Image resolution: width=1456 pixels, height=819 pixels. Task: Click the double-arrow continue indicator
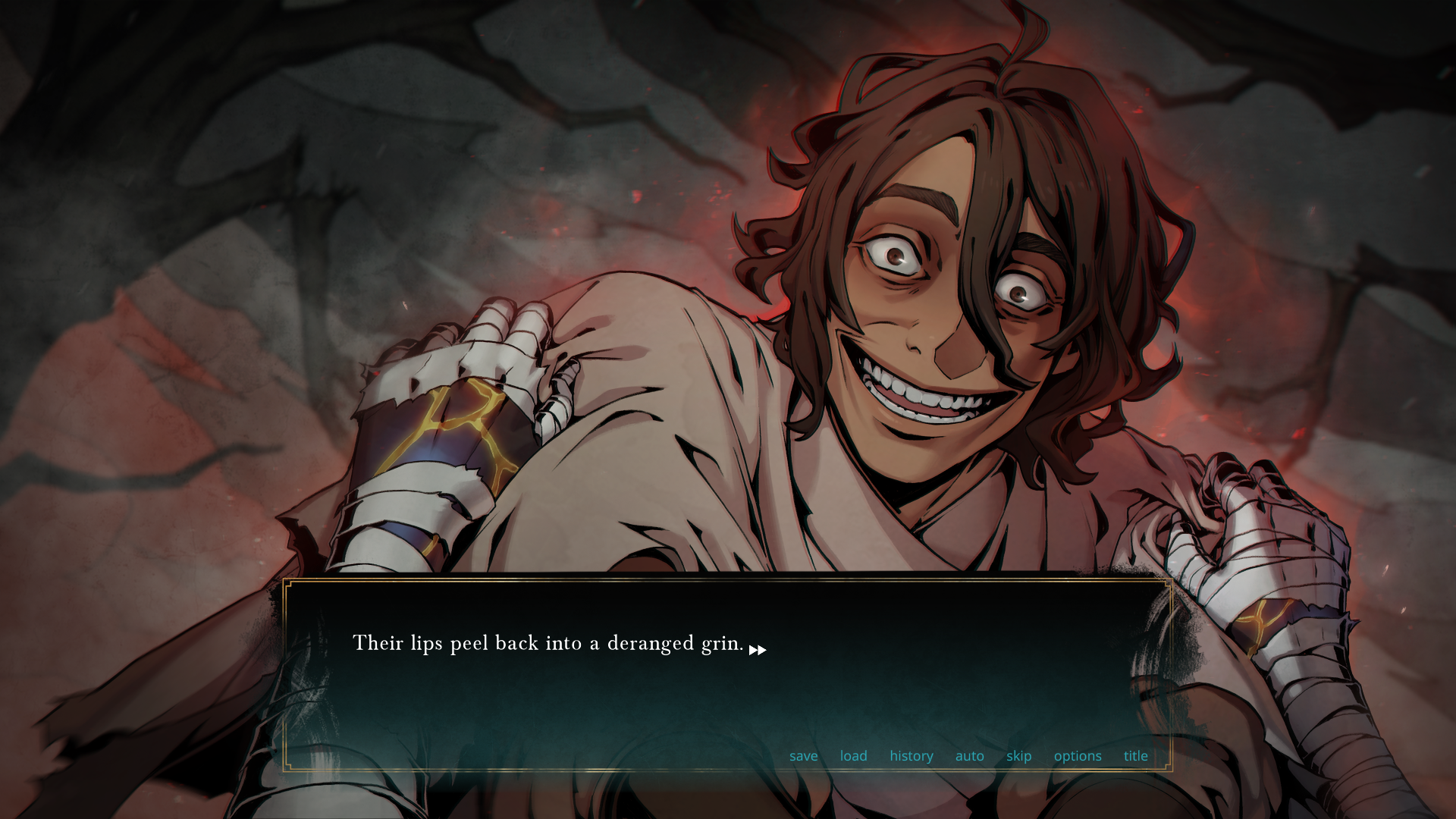click(x=758, y=650)
